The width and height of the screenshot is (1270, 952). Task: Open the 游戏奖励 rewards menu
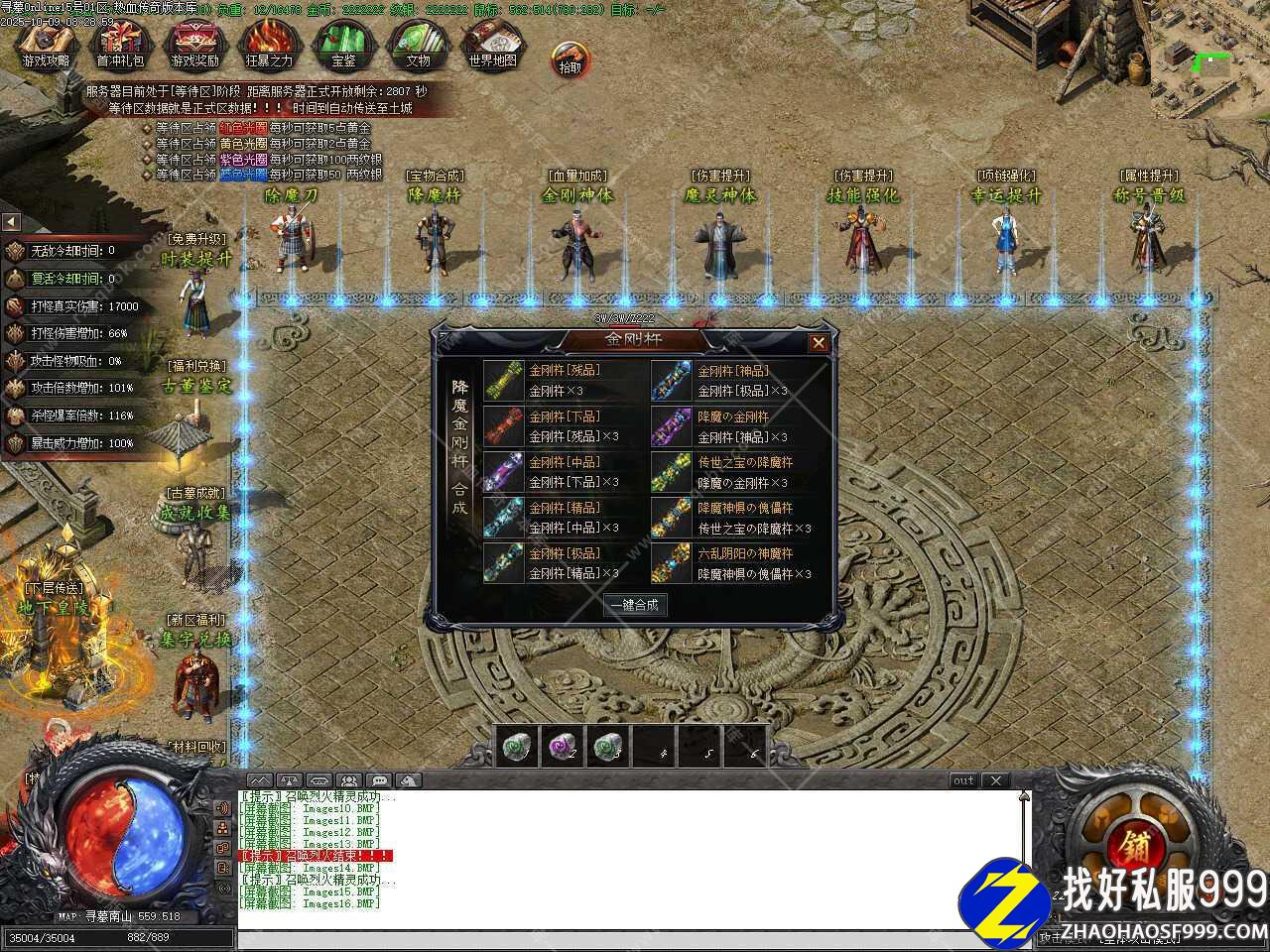click(x=194, y=45)
